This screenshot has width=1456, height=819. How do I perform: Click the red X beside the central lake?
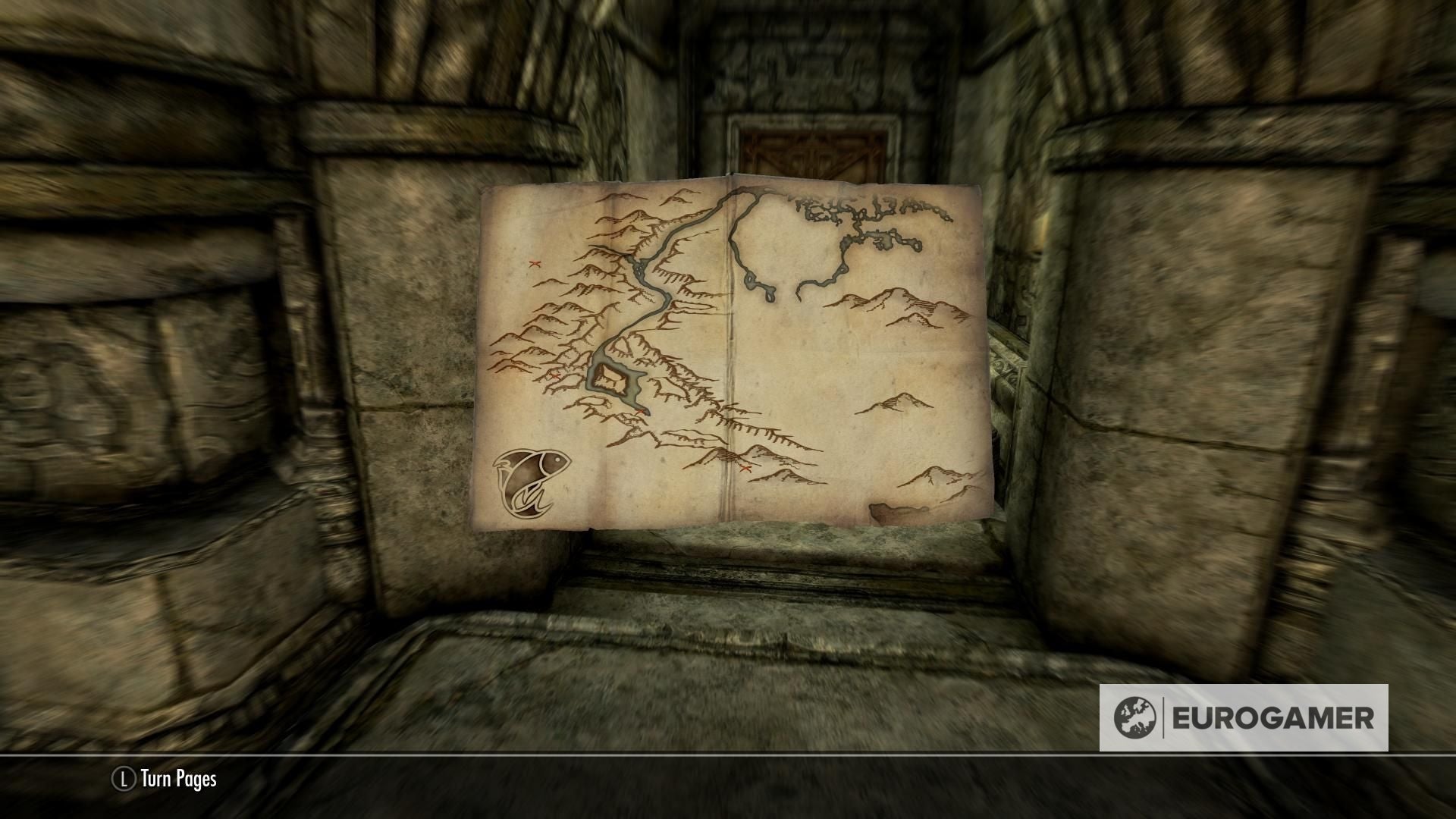click(x=555, y=375)
